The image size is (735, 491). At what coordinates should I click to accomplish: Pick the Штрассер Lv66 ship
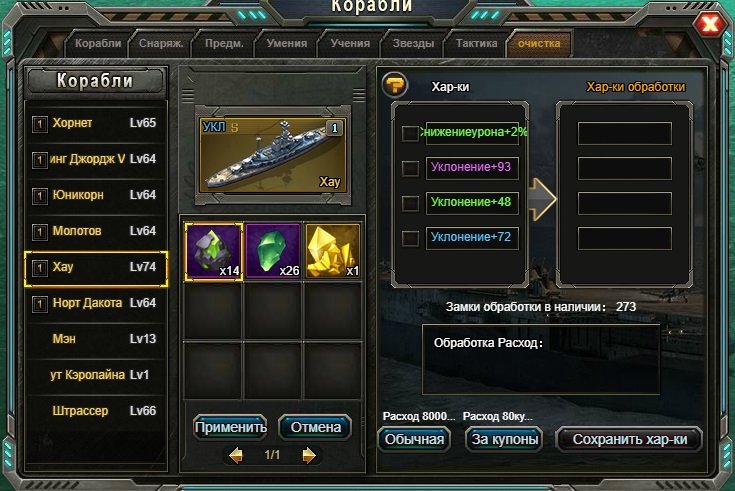click(96, 411)
